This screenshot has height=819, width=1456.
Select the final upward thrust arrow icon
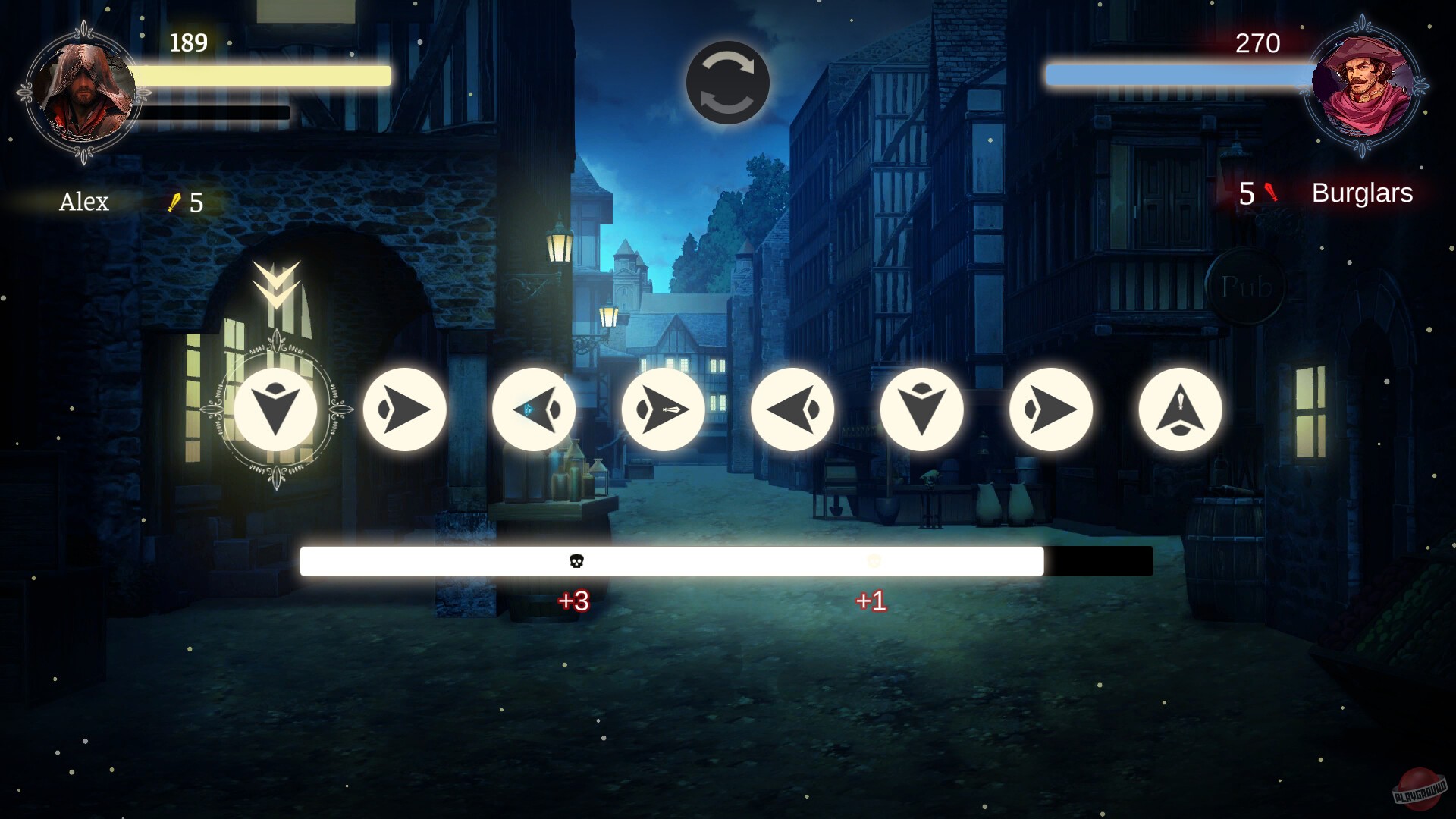point(1179,409)
